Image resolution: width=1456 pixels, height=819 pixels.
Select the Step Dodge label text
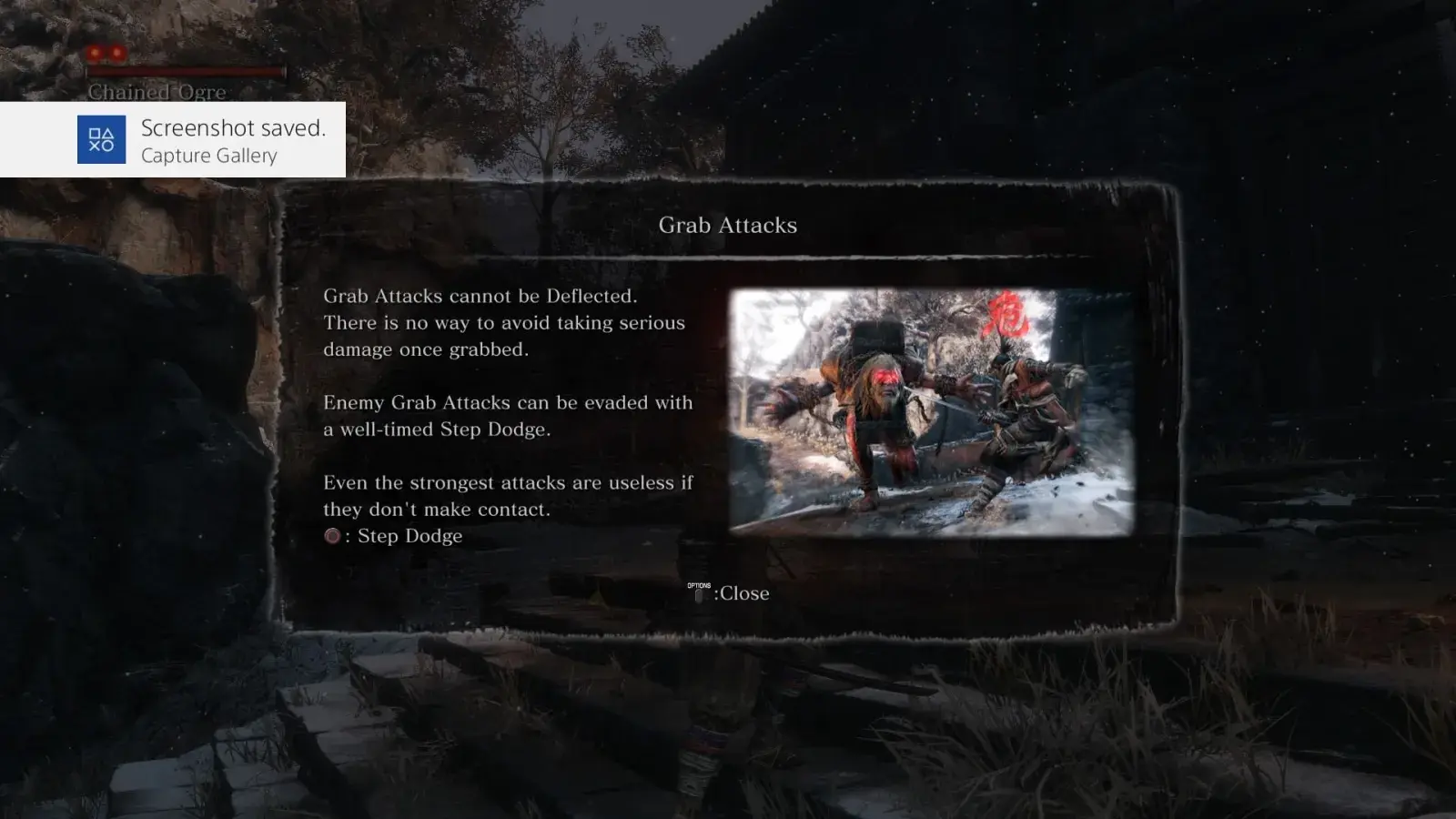(x=408, y=536)
